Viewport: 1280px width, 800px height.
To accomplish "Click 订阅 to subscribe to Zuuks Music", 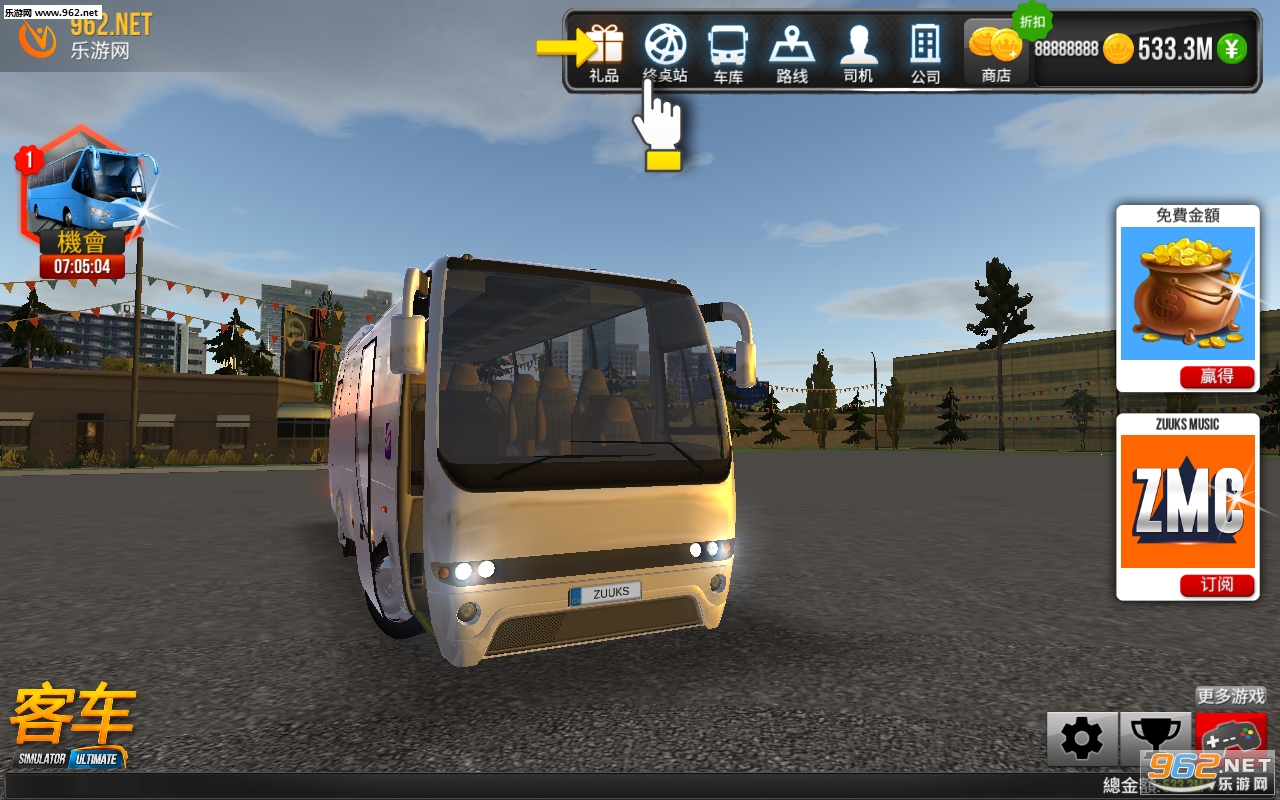I will tap(1217, 585).
